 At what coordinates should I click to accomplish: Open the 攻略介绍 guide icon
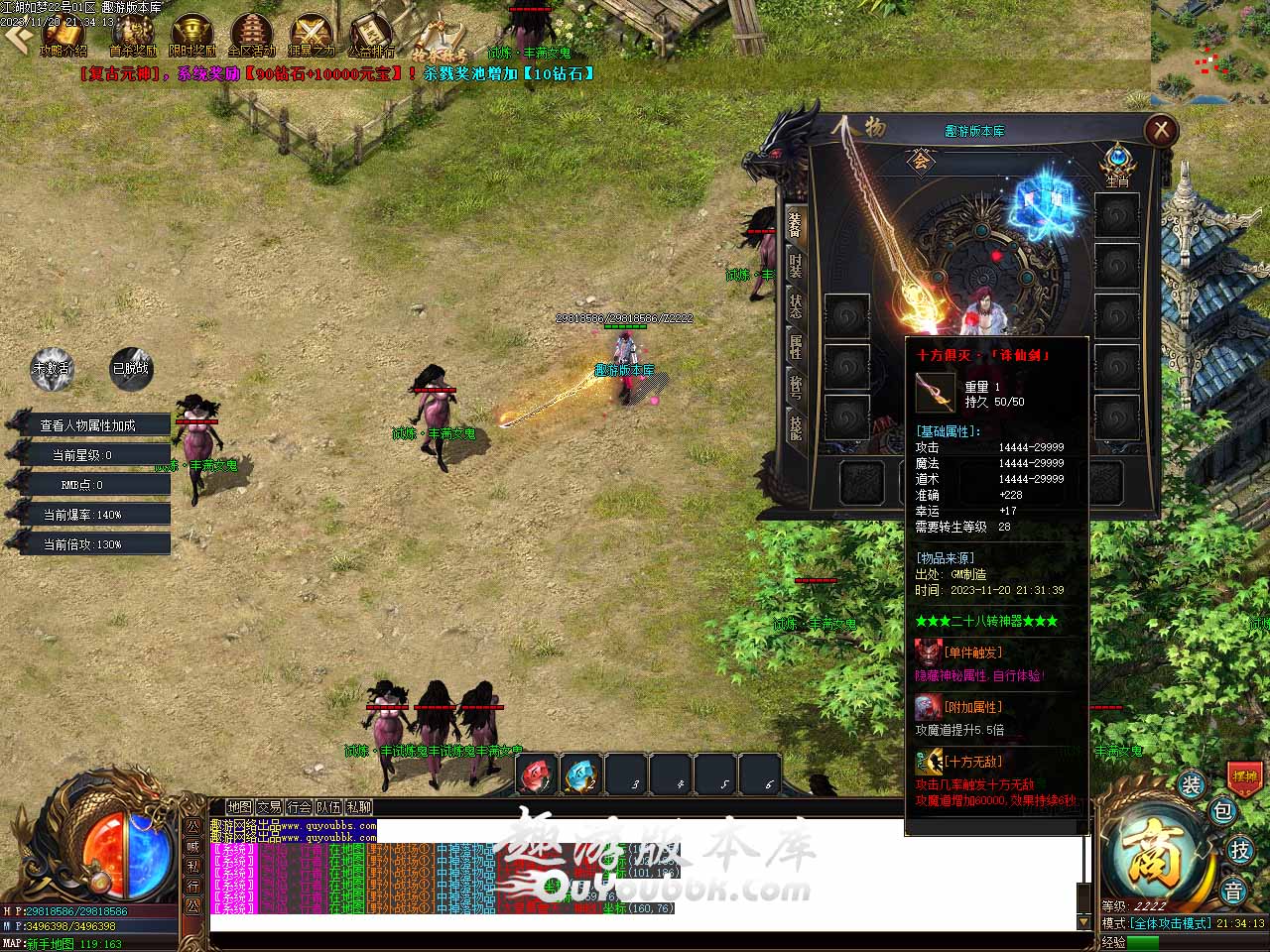point(63,35)
